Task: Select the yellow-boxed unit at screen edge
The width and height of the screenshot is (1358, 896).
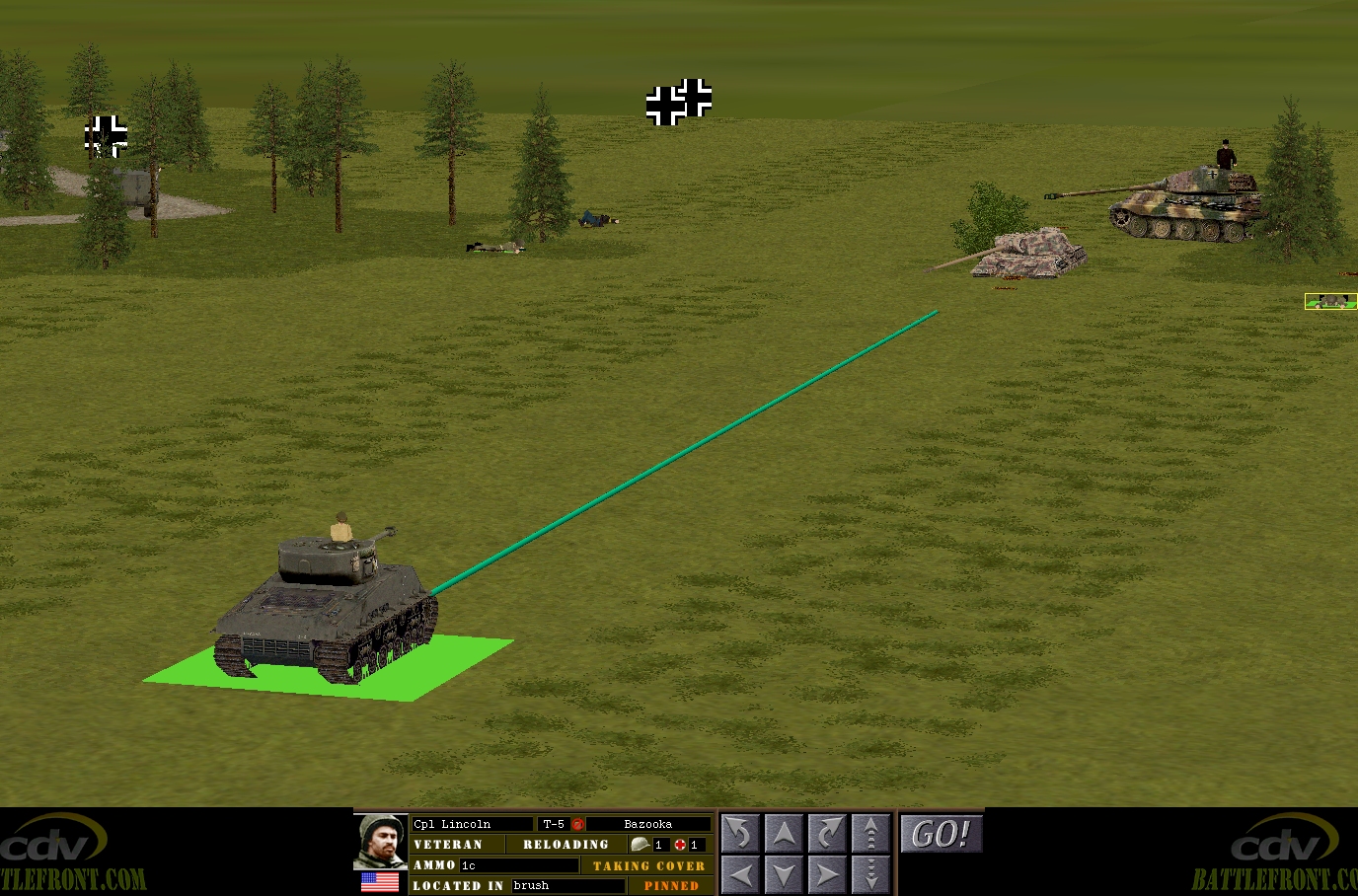Action: click(1330, 301)
